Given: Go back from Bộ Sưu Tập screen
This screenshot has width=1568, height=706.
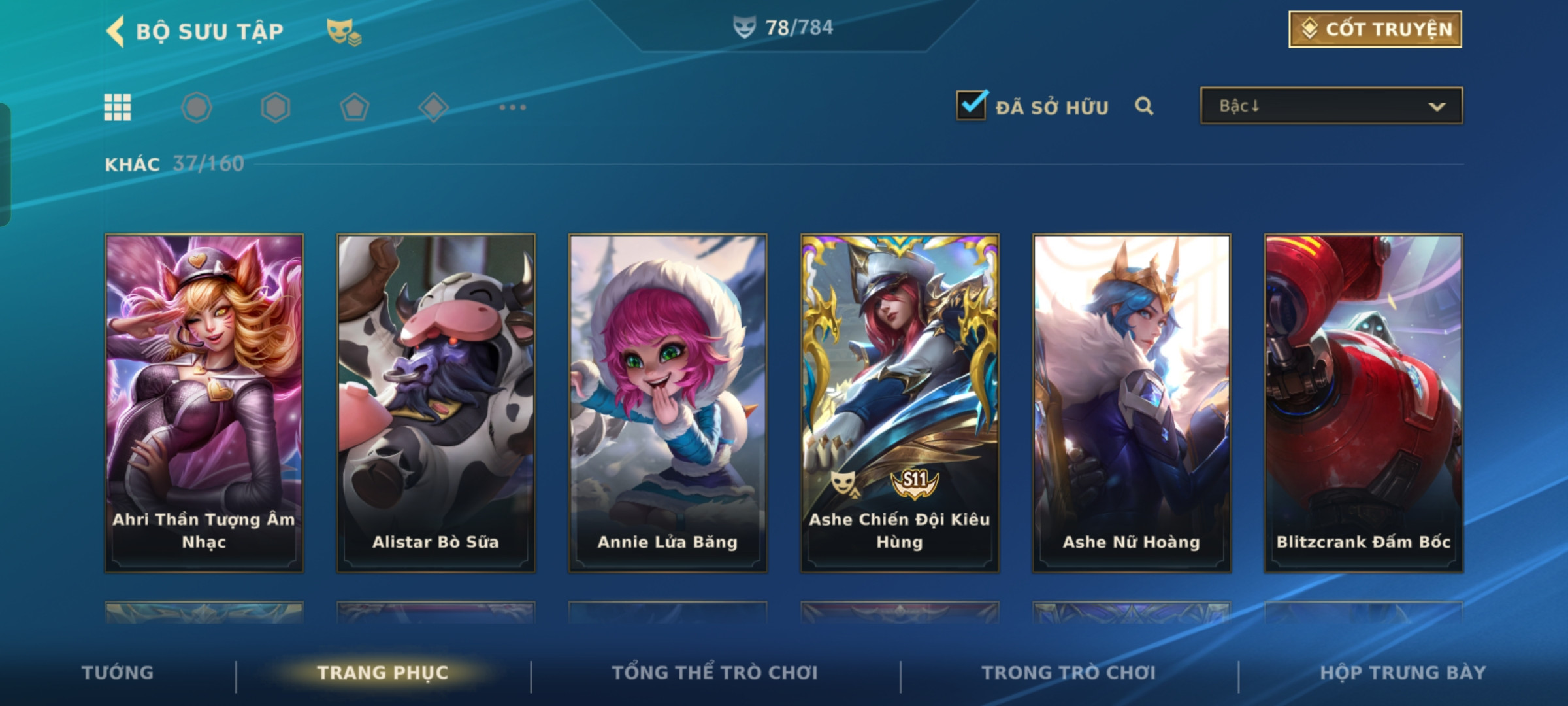Looking at the screenshot, I should (116, 31).
